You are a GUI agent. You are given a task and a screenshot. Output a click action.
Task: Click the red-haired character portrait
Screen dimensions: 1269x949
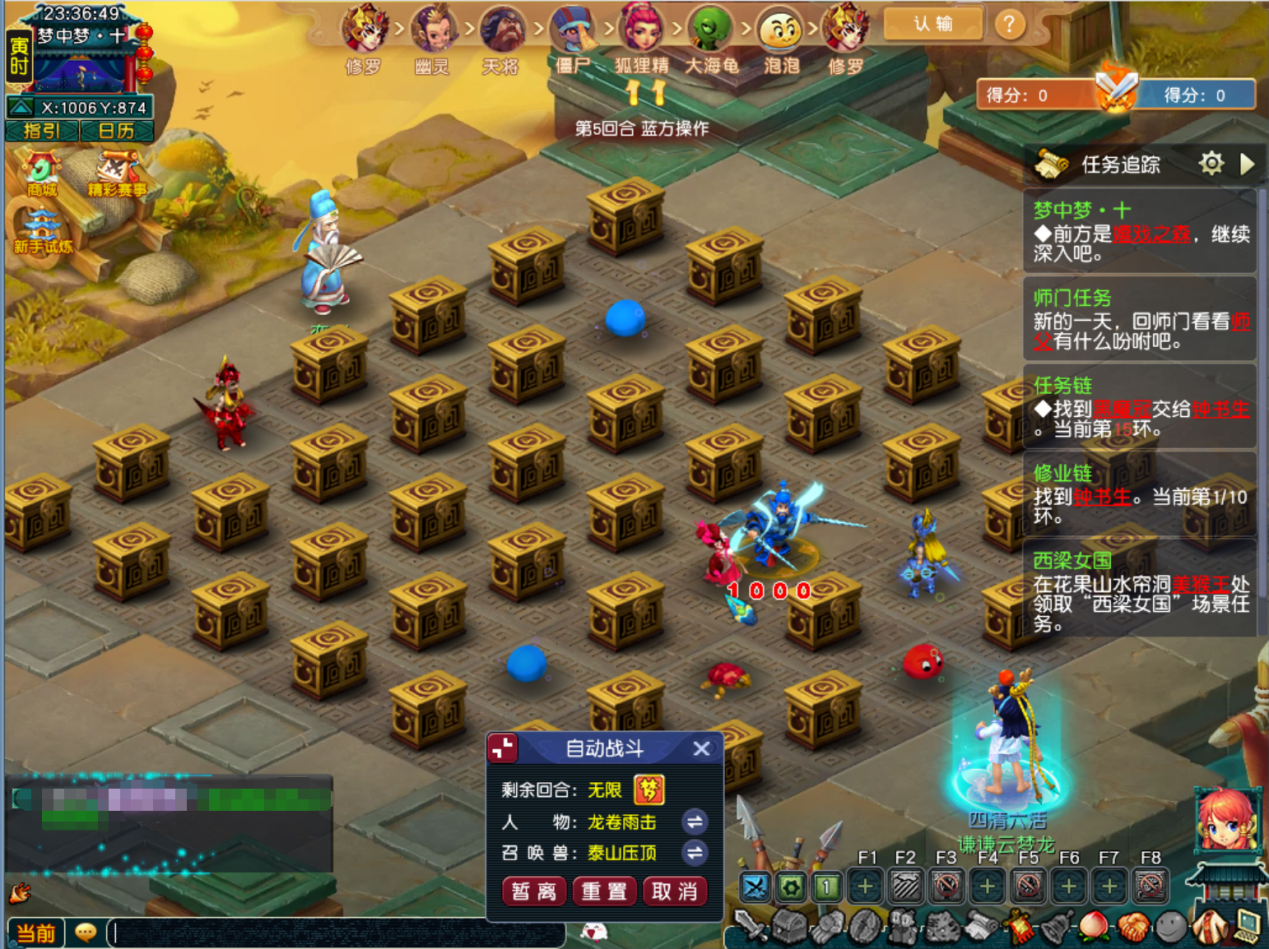(x=1224, y=820)
